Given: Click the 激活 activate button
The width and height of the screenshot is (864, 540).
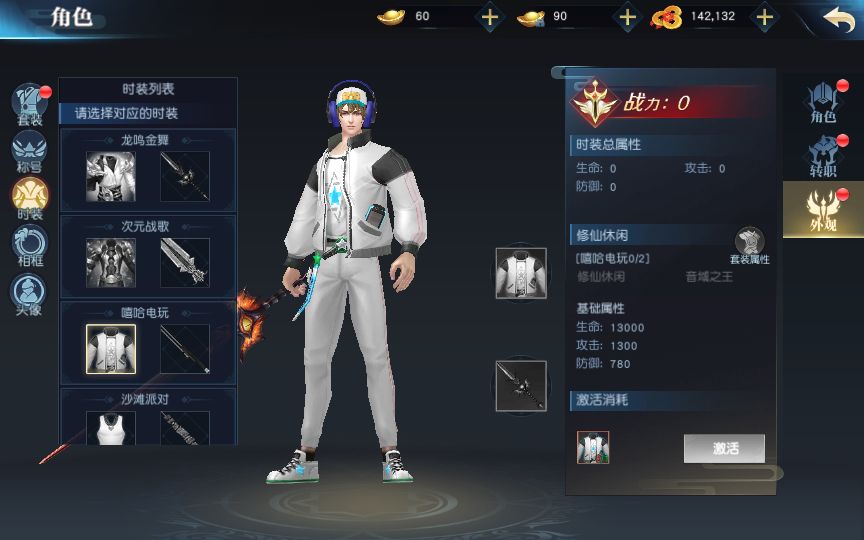Looking at the screenshot, I should tap(724, 448).
